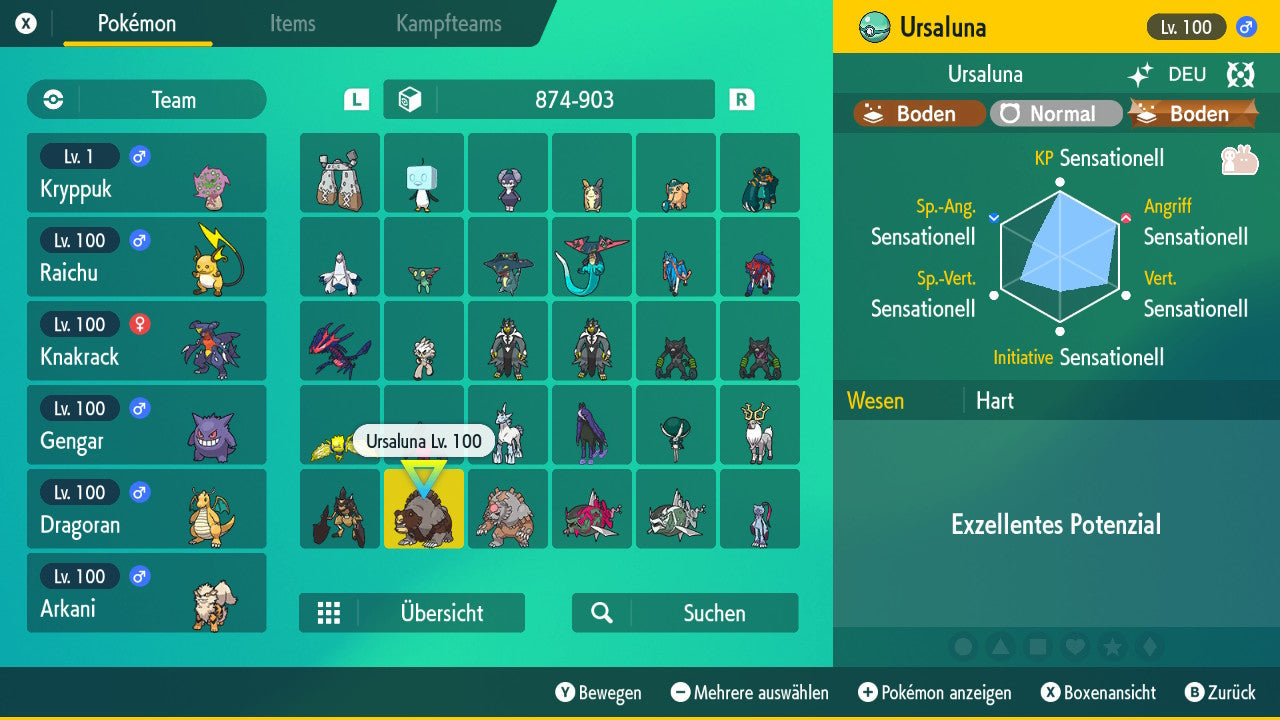Click the grid icon beside Übersicht
The width and height of the screenshot is (1280, 720).
pyautogui.click(x=330, y=613)
